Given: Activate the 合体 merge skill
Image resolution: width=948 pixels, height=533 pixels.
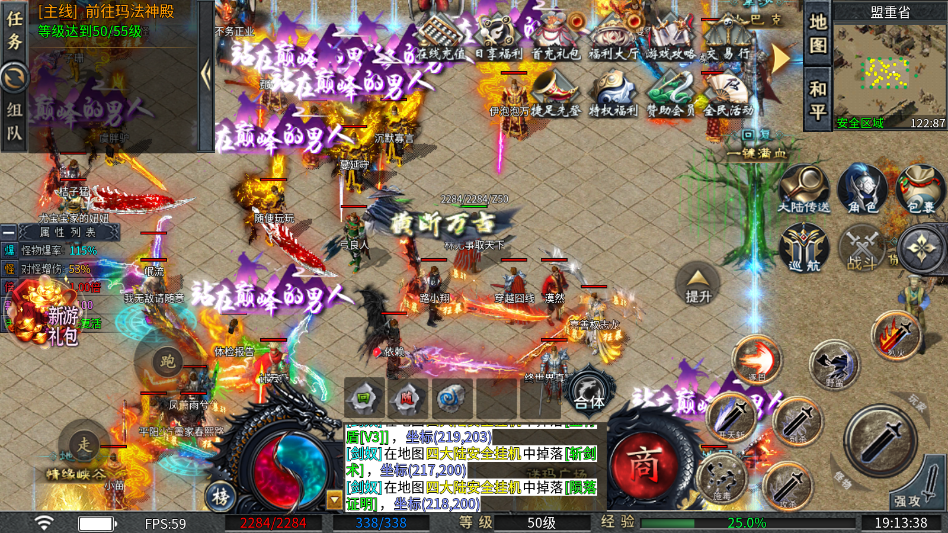Looking at the screenshot, I should pyautogui.click(x=589, y=392).
